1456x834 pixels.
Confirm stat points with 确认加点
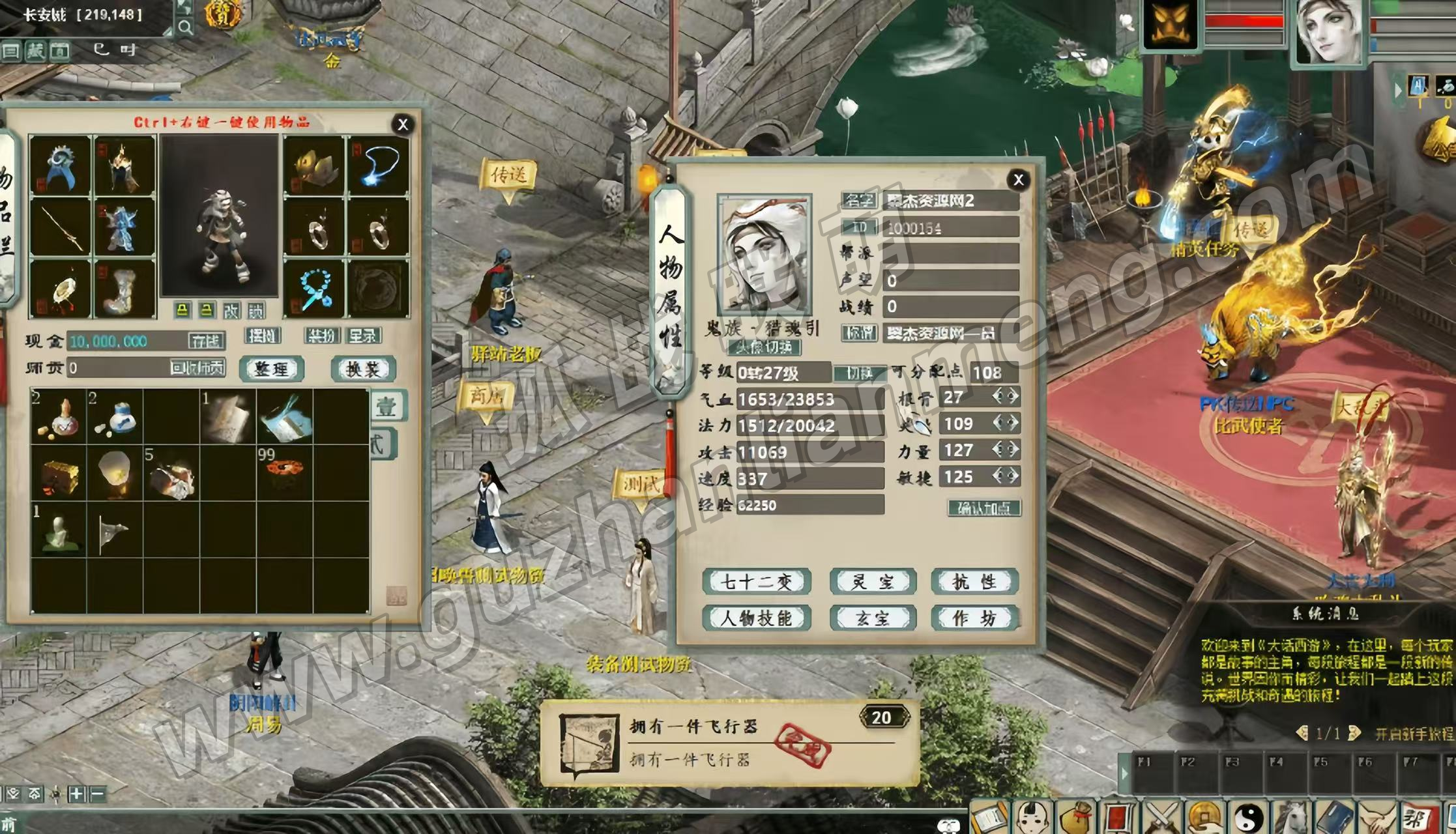click(984, 508)
